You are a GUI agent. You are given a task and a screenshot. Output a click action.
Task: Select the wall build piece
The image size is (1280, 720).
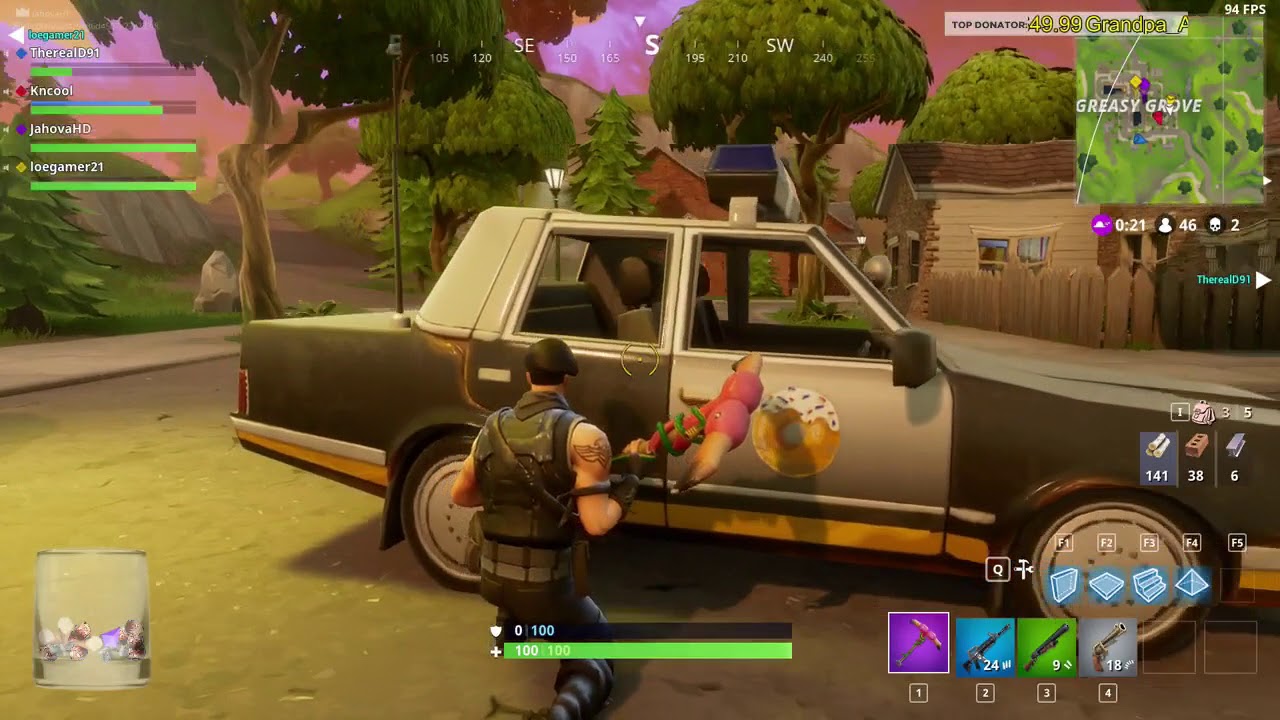pyautogui.click(x=1065, y=585)
